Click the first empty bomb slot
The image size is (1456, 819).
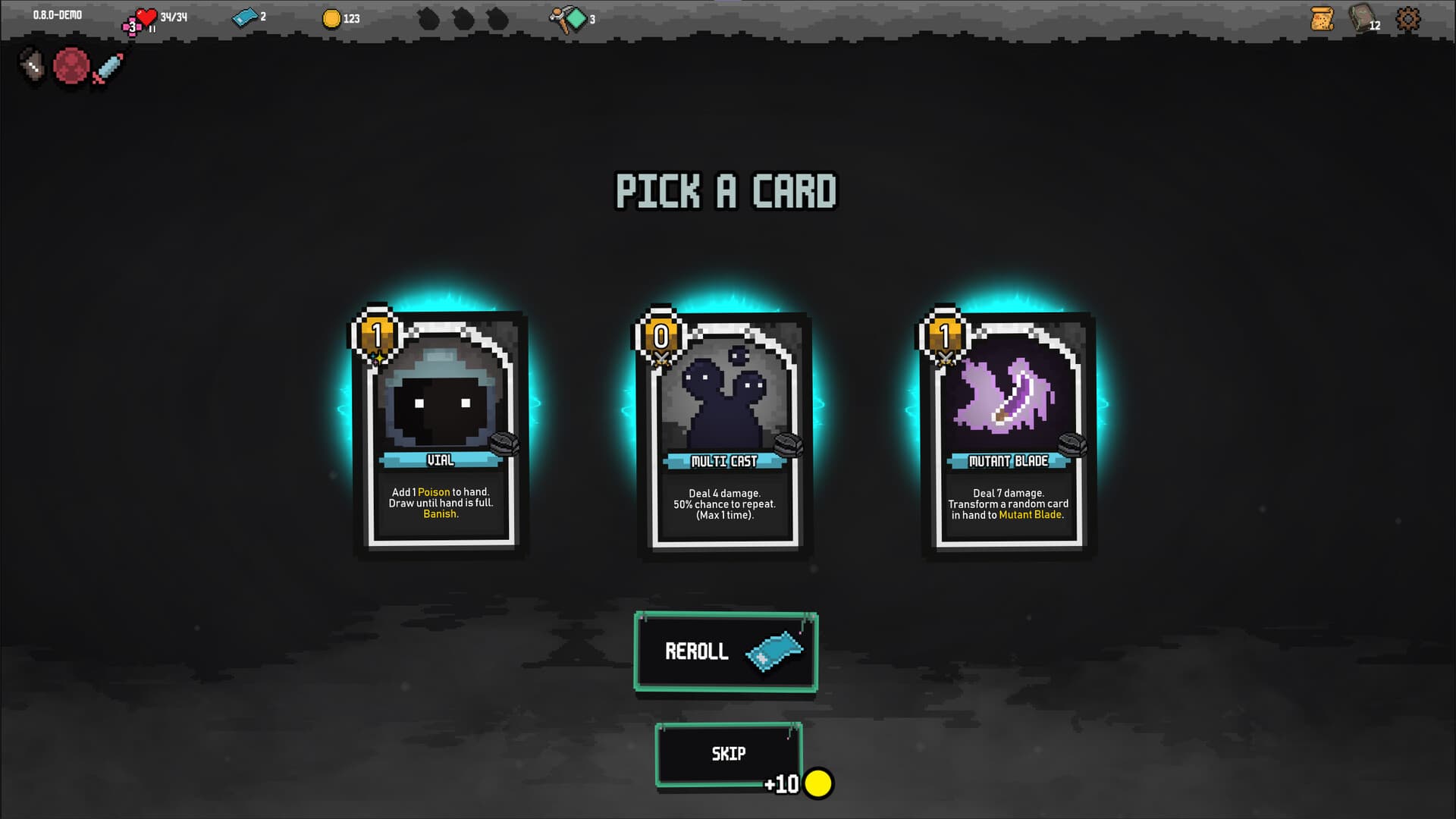coord(429,17)
